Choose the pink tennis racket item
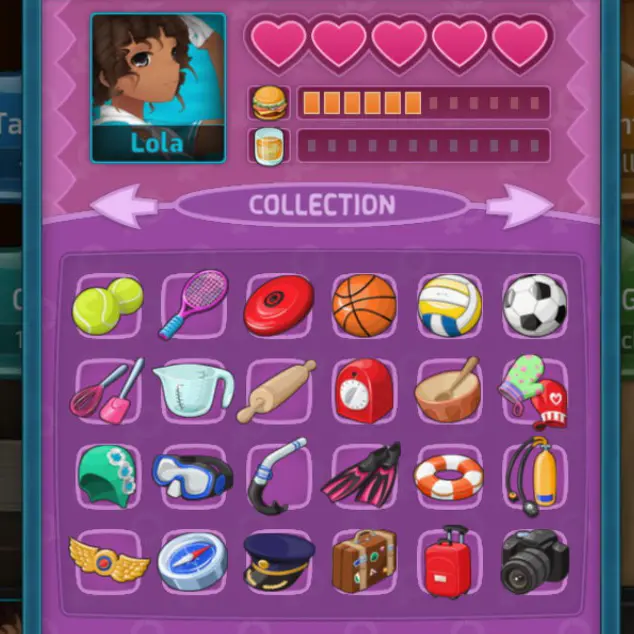The image size is (634, 634). pos(193,304)
